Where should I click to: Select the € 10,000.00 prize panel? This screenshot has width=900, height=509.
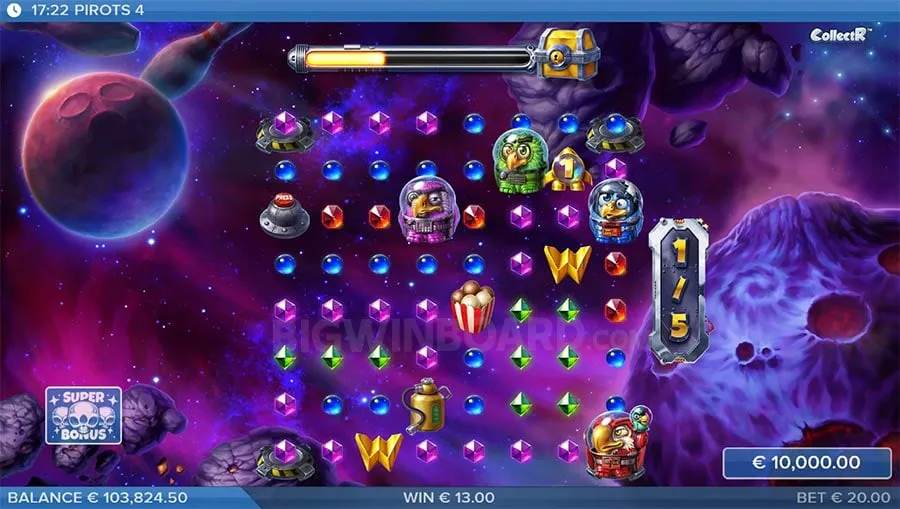coord(806,463)
